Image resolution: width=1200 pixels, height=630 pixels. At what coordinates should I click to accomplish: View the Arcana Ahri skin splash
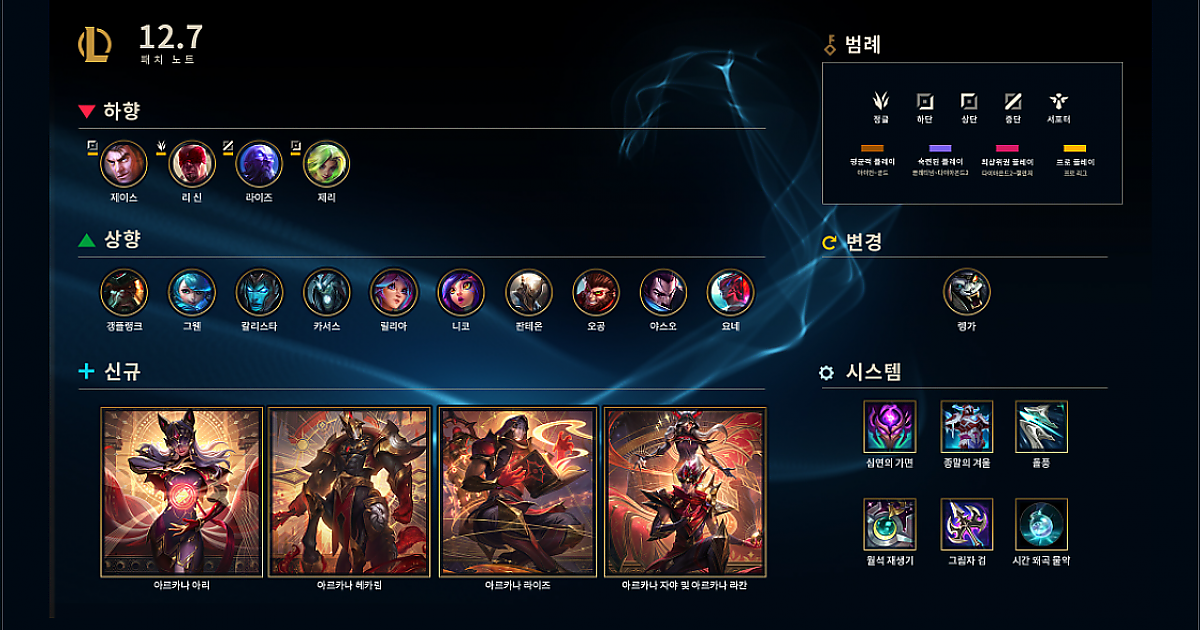click(x=182, y=492)
